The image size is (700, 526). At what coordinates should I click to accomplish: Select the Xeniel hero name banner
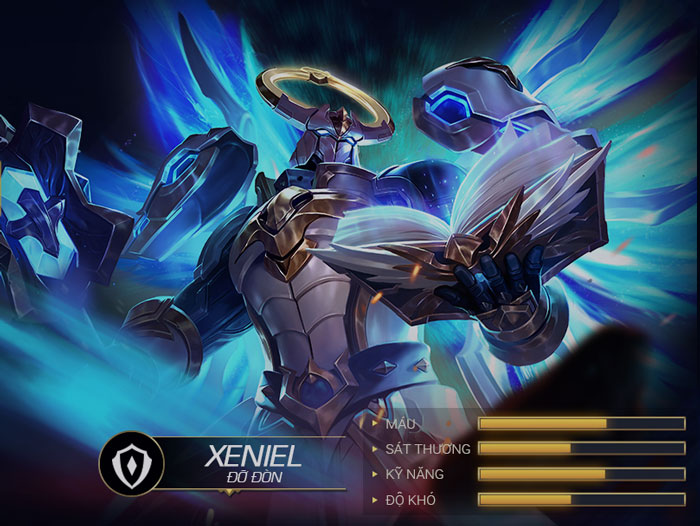[x=252, y=458]
